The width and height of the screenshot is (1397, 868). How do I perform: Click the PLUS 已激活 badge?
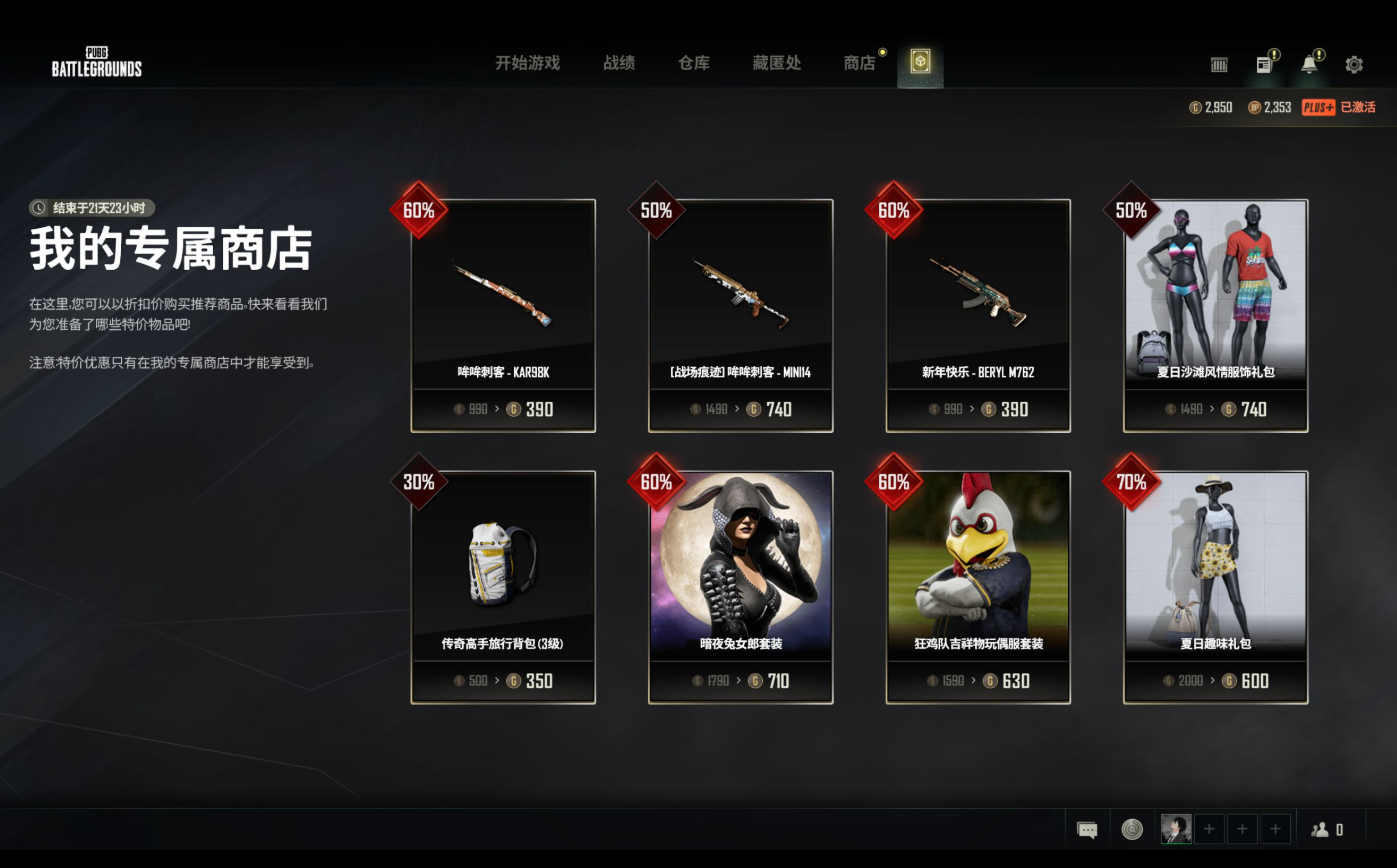pyautogui.click(x=1338, y=107)
